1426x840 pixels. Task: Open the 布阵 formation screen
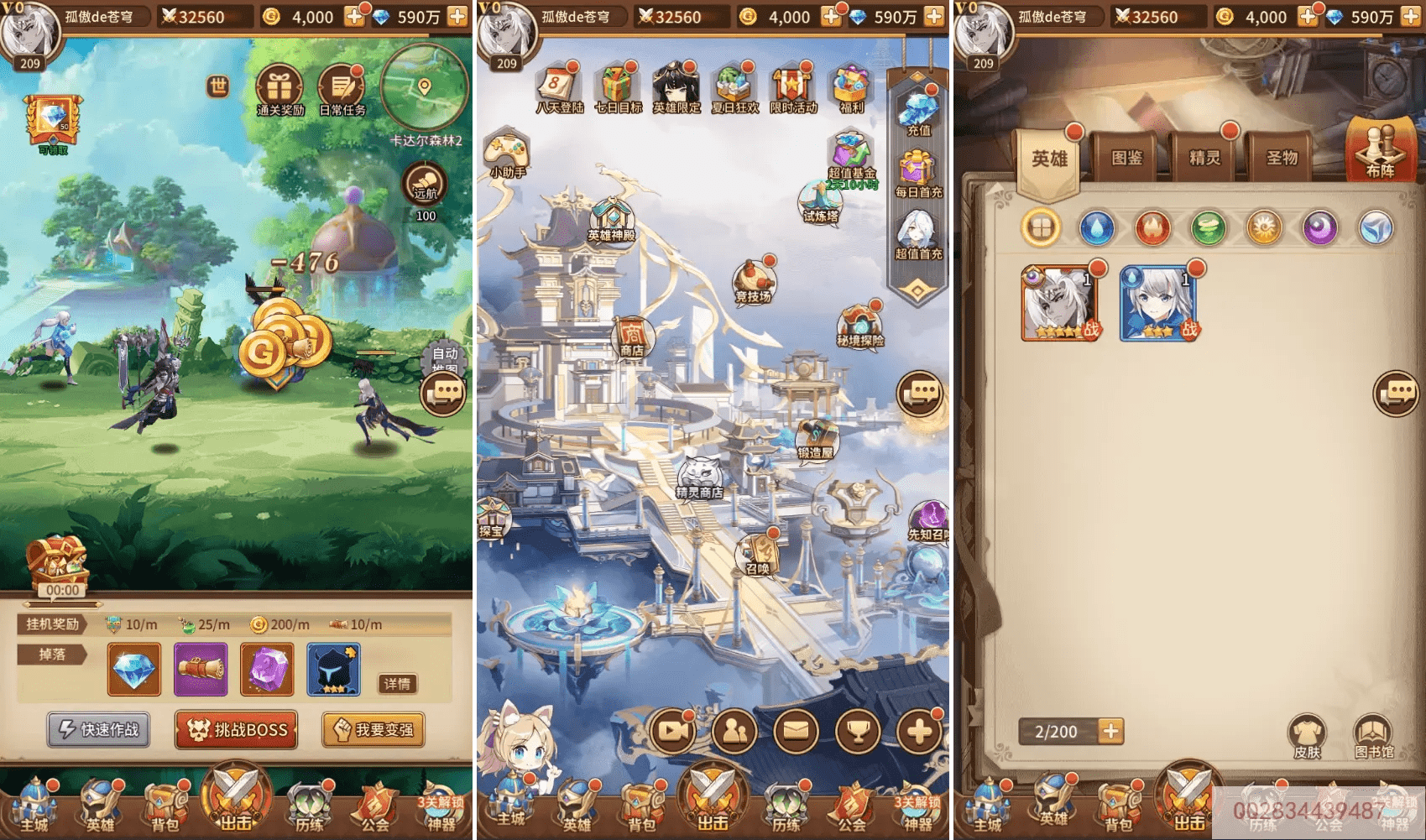coord(1379,151)
